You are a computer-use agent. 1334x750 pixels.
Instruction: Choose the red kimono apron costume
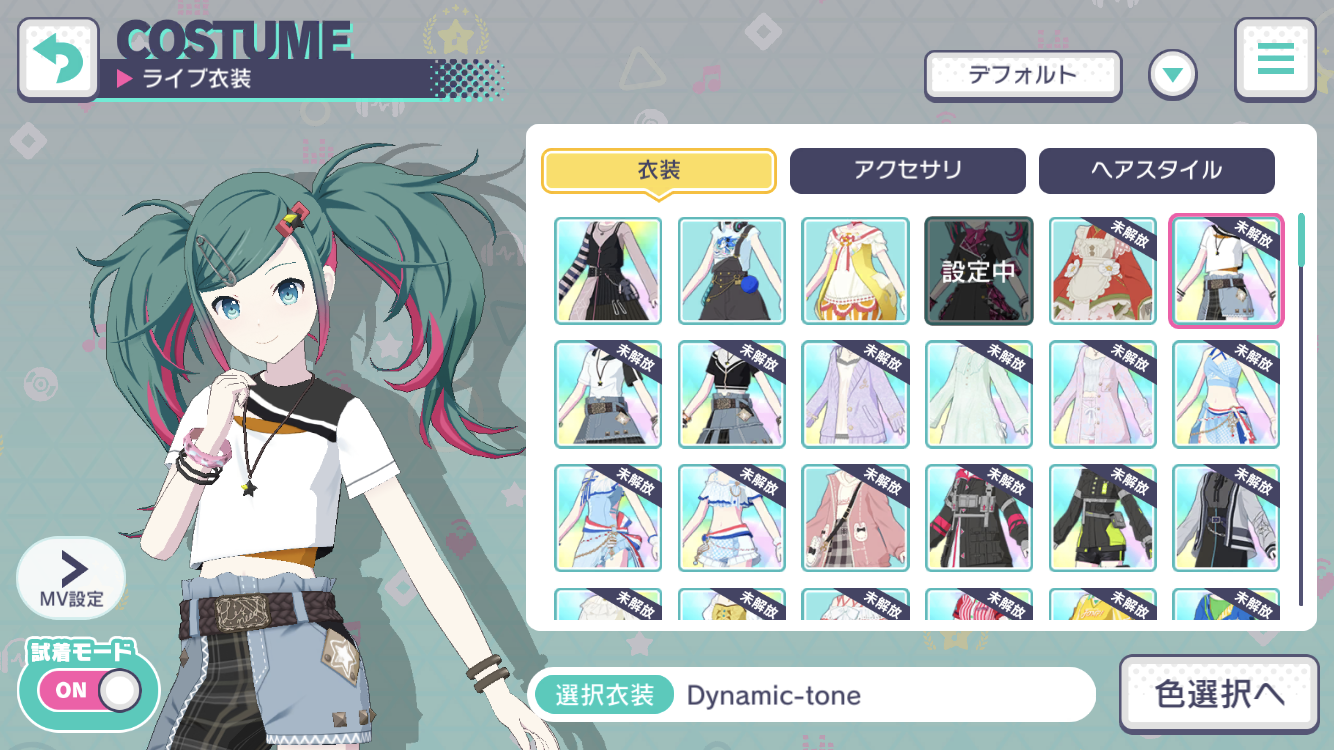tap(1102, 271)
